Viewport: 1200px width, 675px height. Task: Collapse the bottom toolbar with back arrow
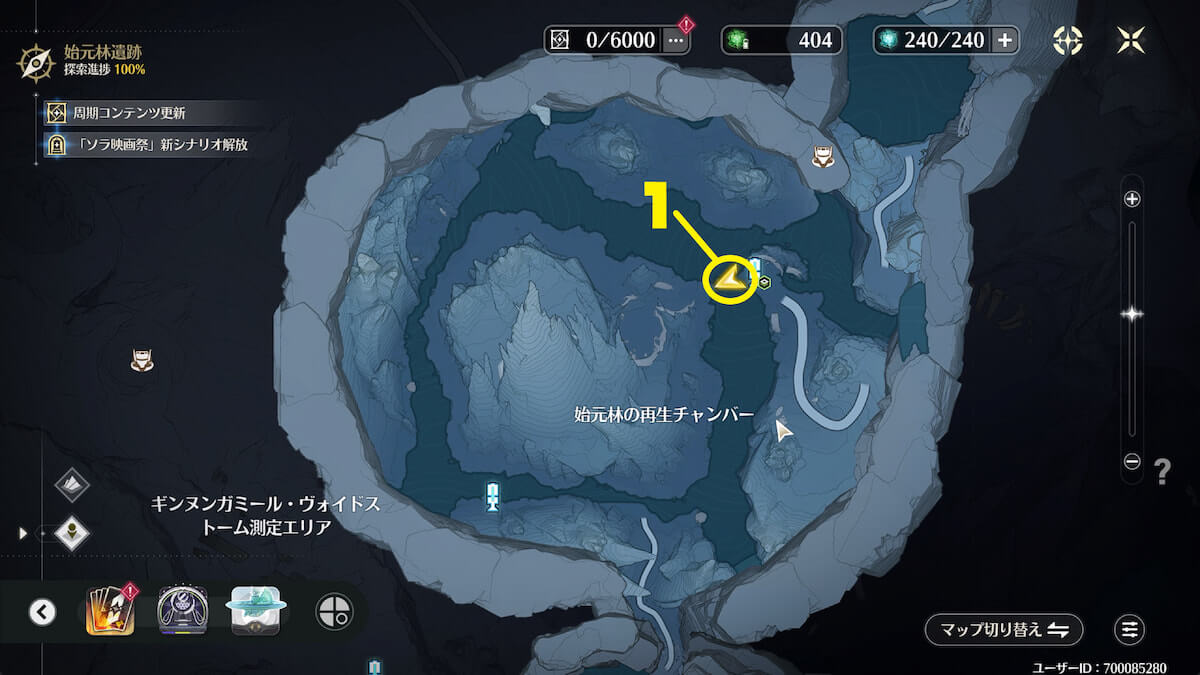coord(42,611)
